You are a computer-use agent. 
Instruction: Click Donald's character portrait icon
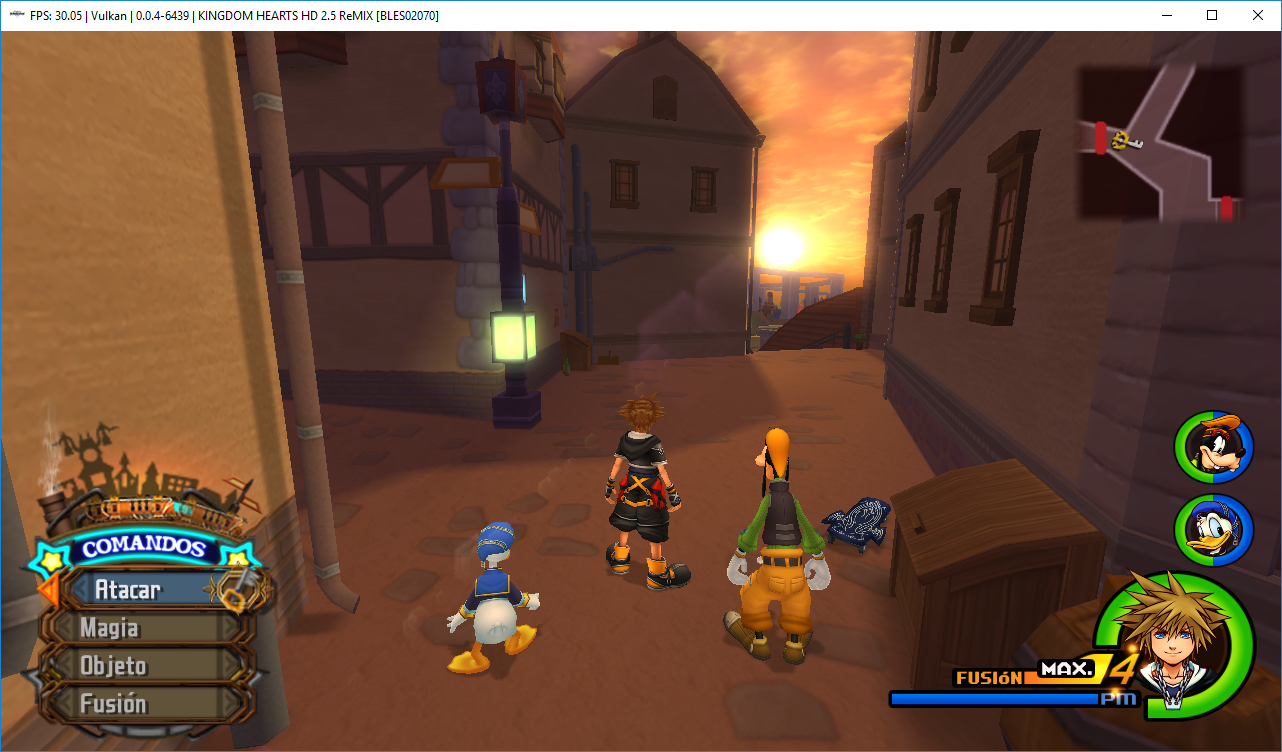1212,531
